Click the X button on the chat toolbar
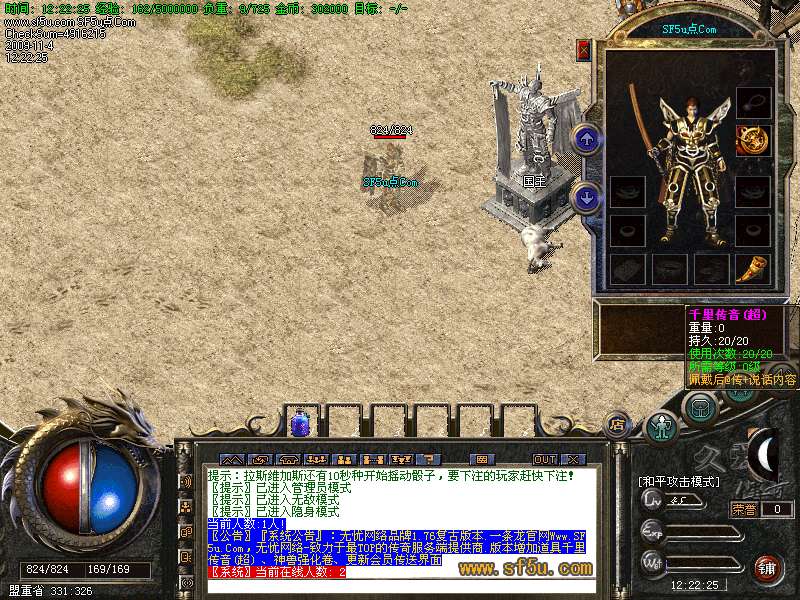Screen dimensions: 800x600 pyautogui.click(x=572, y=460)
